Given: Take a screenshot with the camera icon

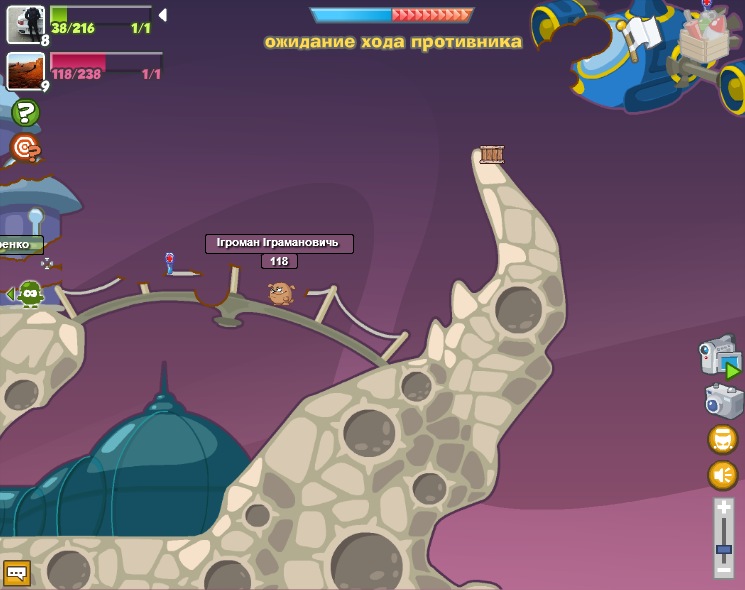Looking at the screenshot, I should pyautogui.click(x=723, y=401).
